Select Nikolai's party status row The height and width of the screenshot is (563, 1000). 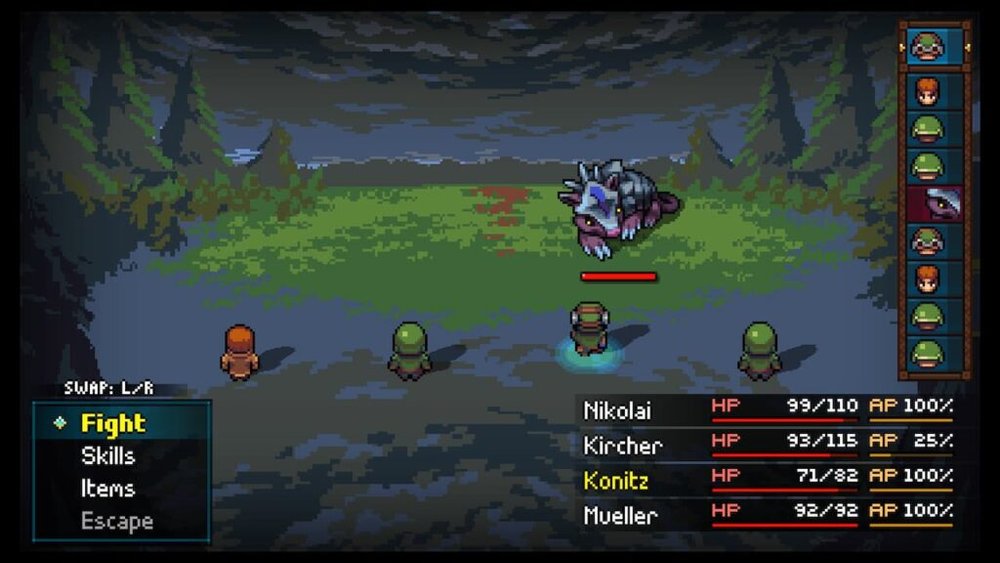coord(767,407)
